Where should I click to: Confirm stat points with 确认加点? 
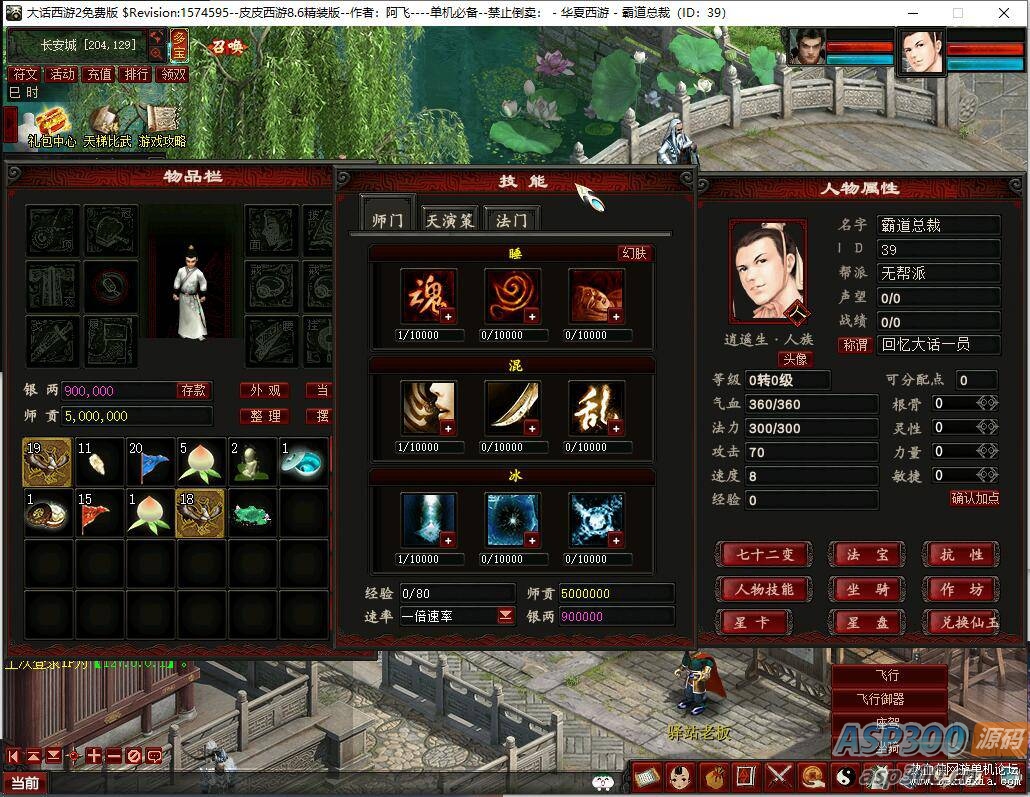tap(974, 498)
